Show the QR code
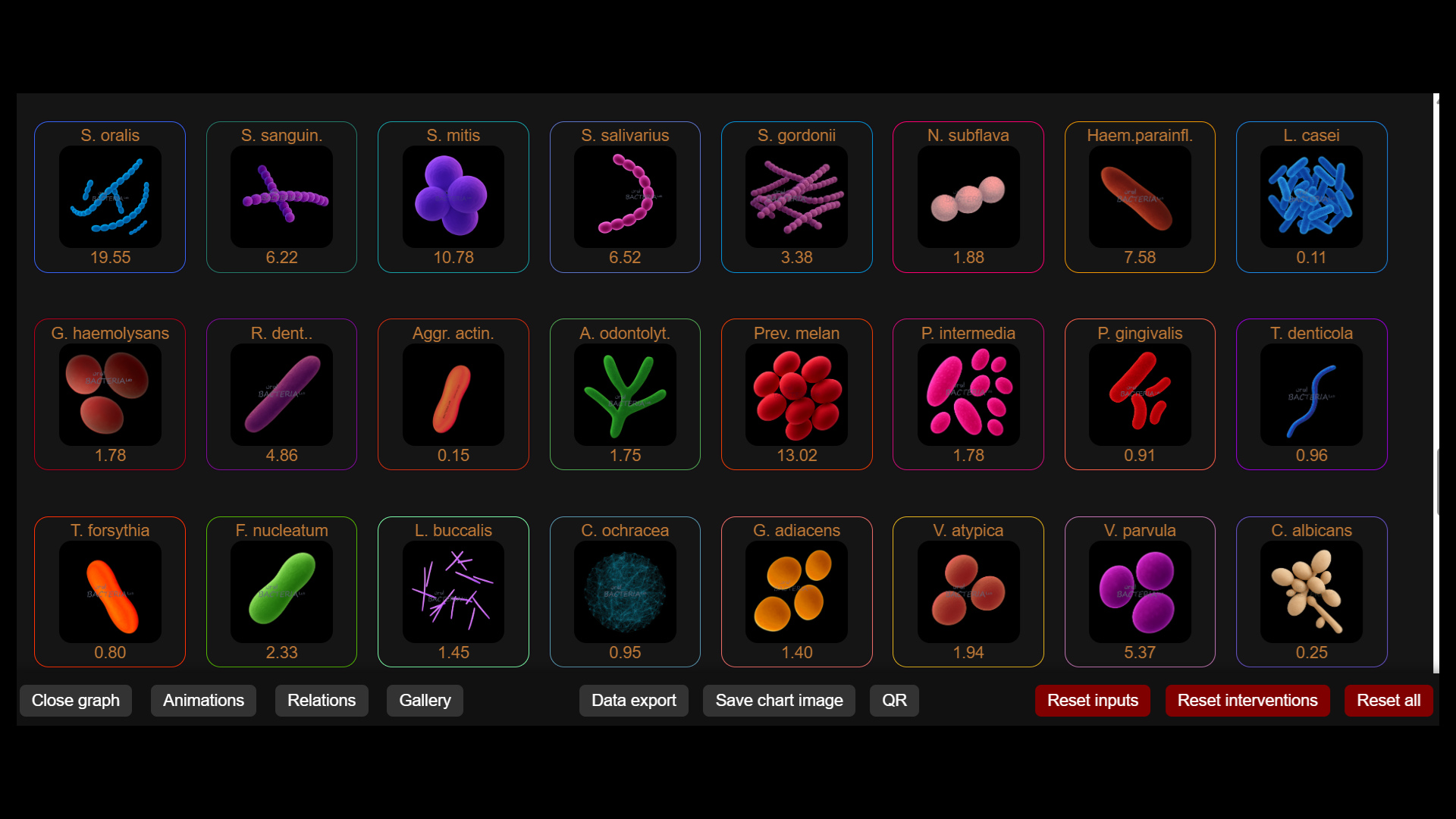The image size is (1456, 819). tap(894, 700)
